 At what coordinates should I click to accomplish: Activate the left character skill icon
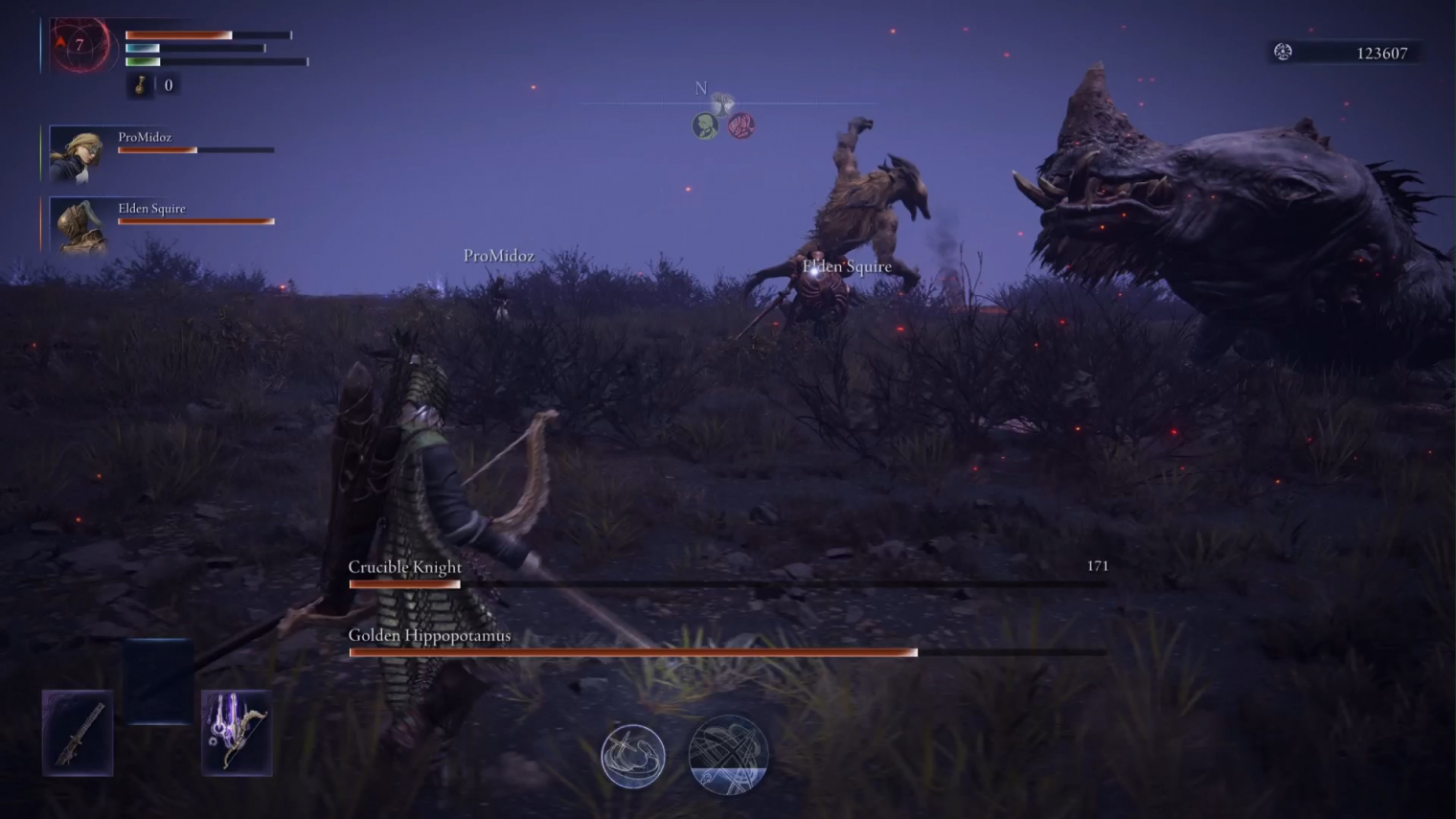[x=632, y=756]
